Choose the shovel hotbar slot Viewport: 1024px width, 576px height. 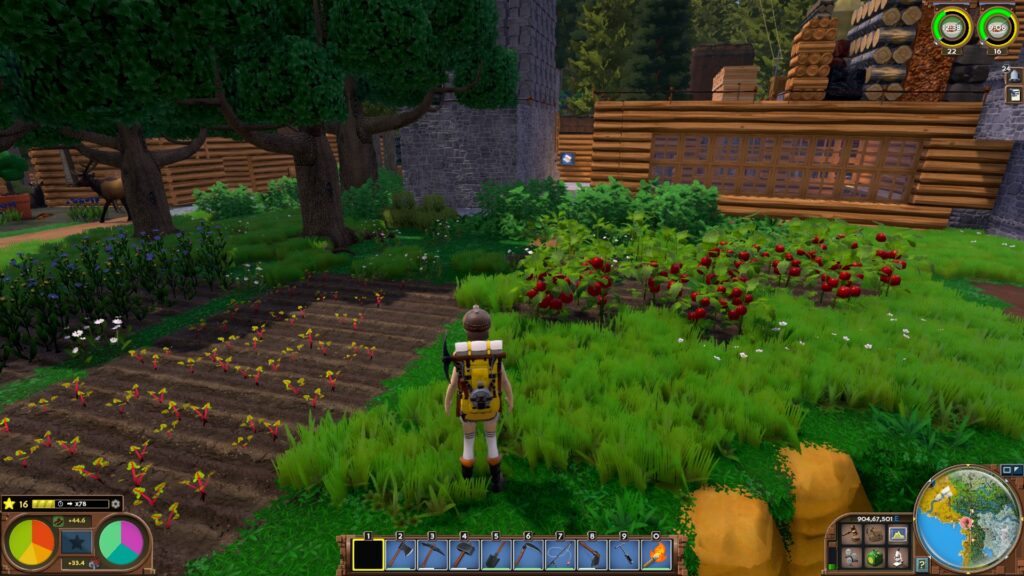click(497, 554)
